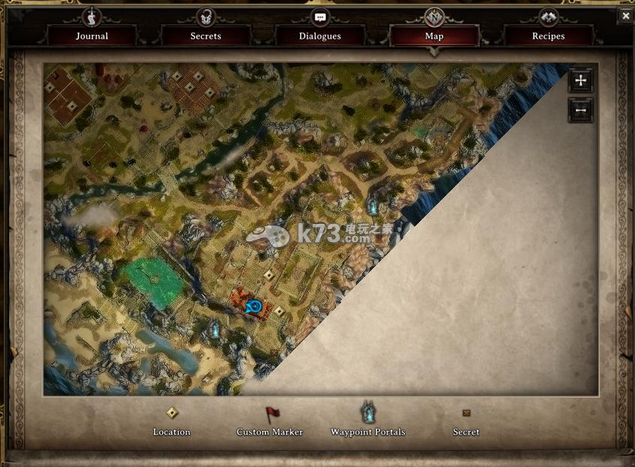This screenshot has height=467, width=635.
Task: Click the Custom Marker legend entry
Action: click(270, 420)
